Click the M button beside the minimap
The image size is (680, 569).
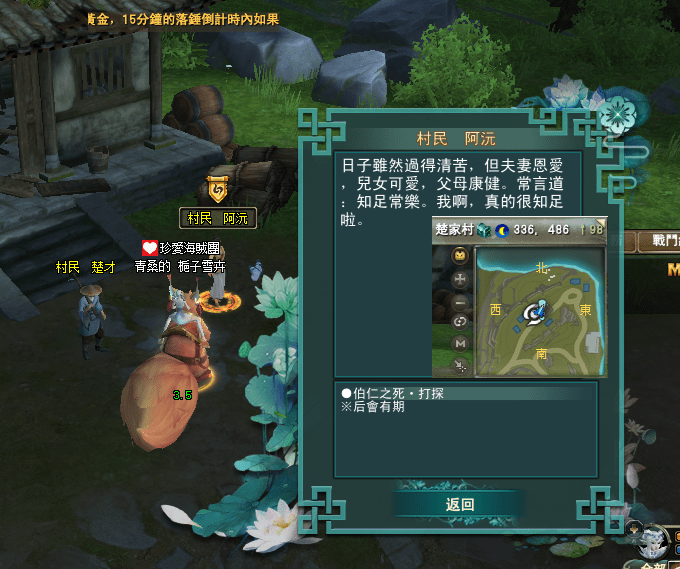pyautogui.click(x=460, y=343)
